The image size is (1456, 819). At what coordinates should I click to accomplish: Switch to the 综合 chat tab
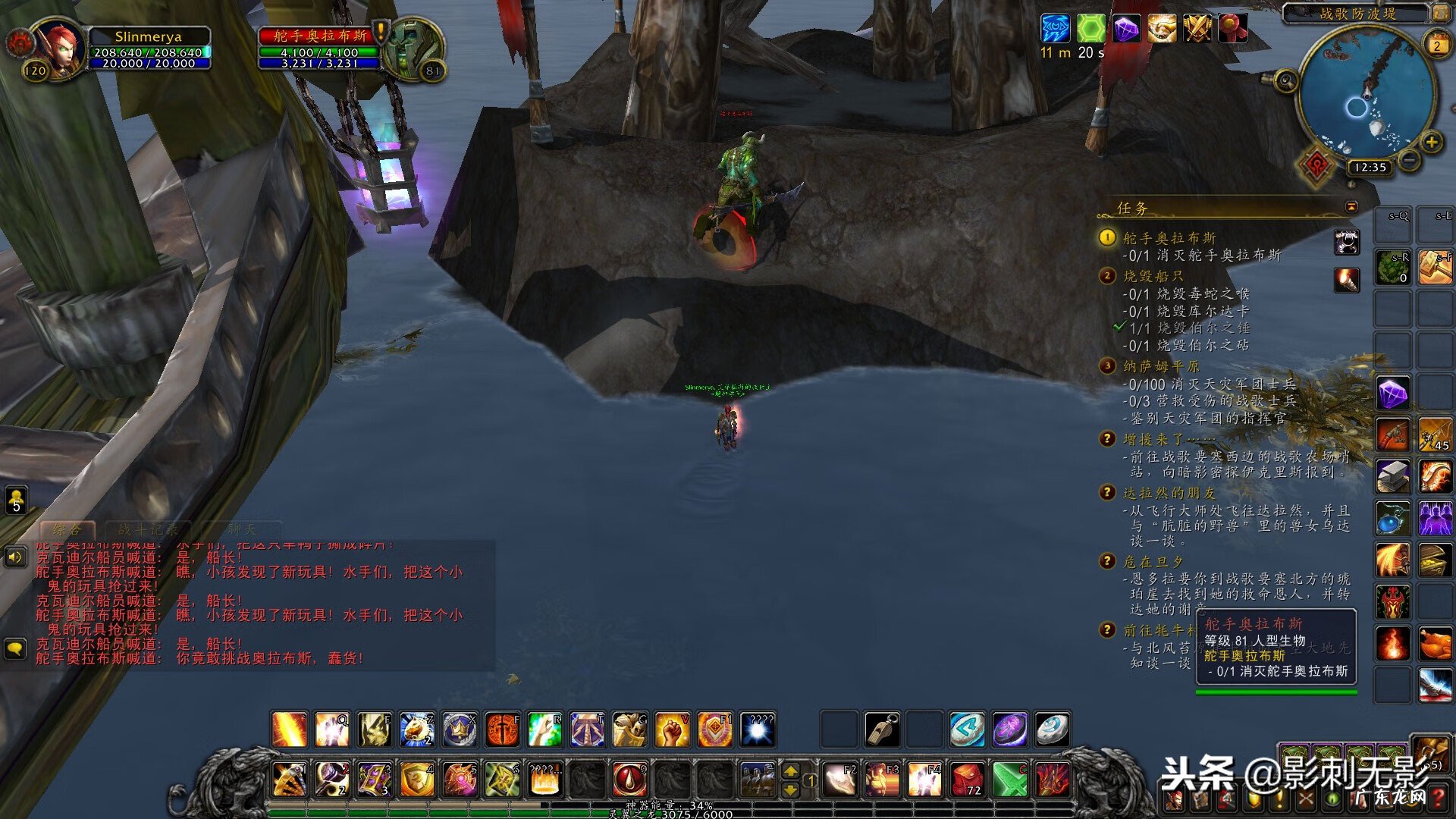coord(67,529)
